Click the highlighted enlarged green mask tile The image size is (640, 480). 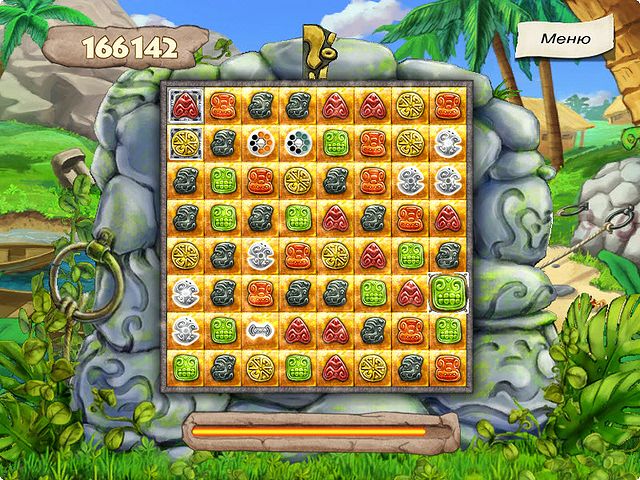[446, 293]
